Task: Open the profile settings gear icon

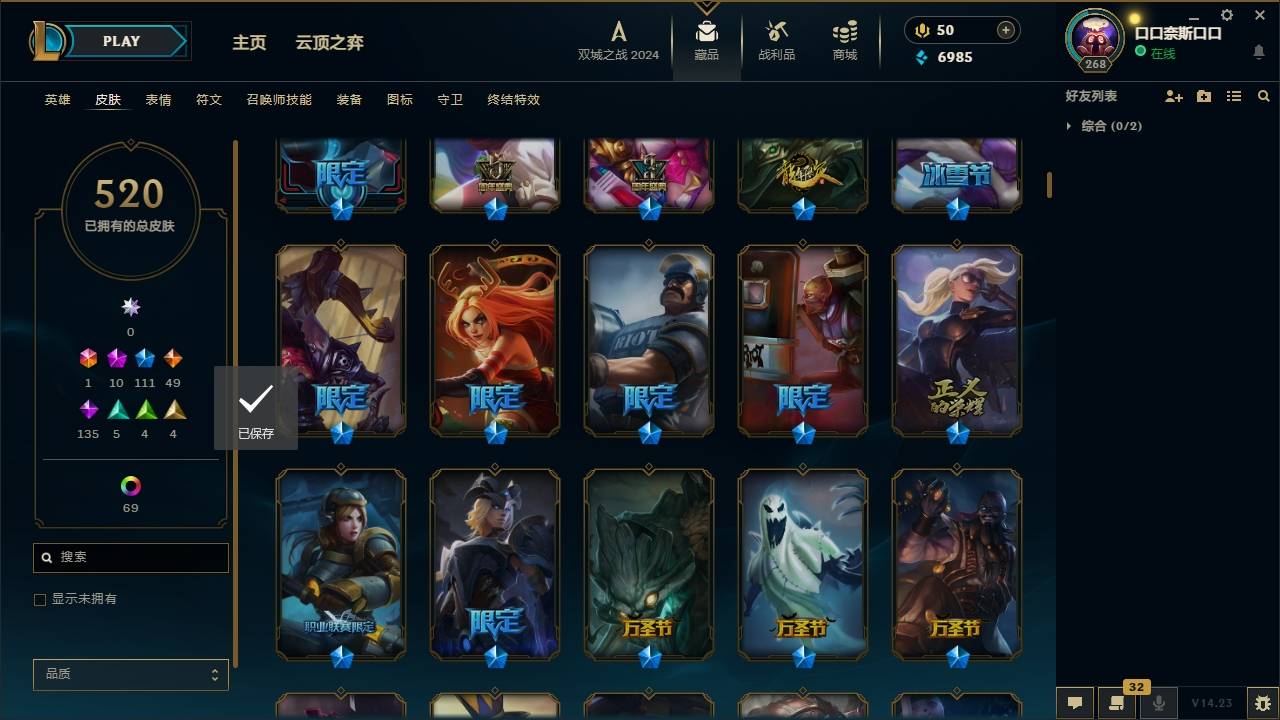Action: pos(1227,14)
